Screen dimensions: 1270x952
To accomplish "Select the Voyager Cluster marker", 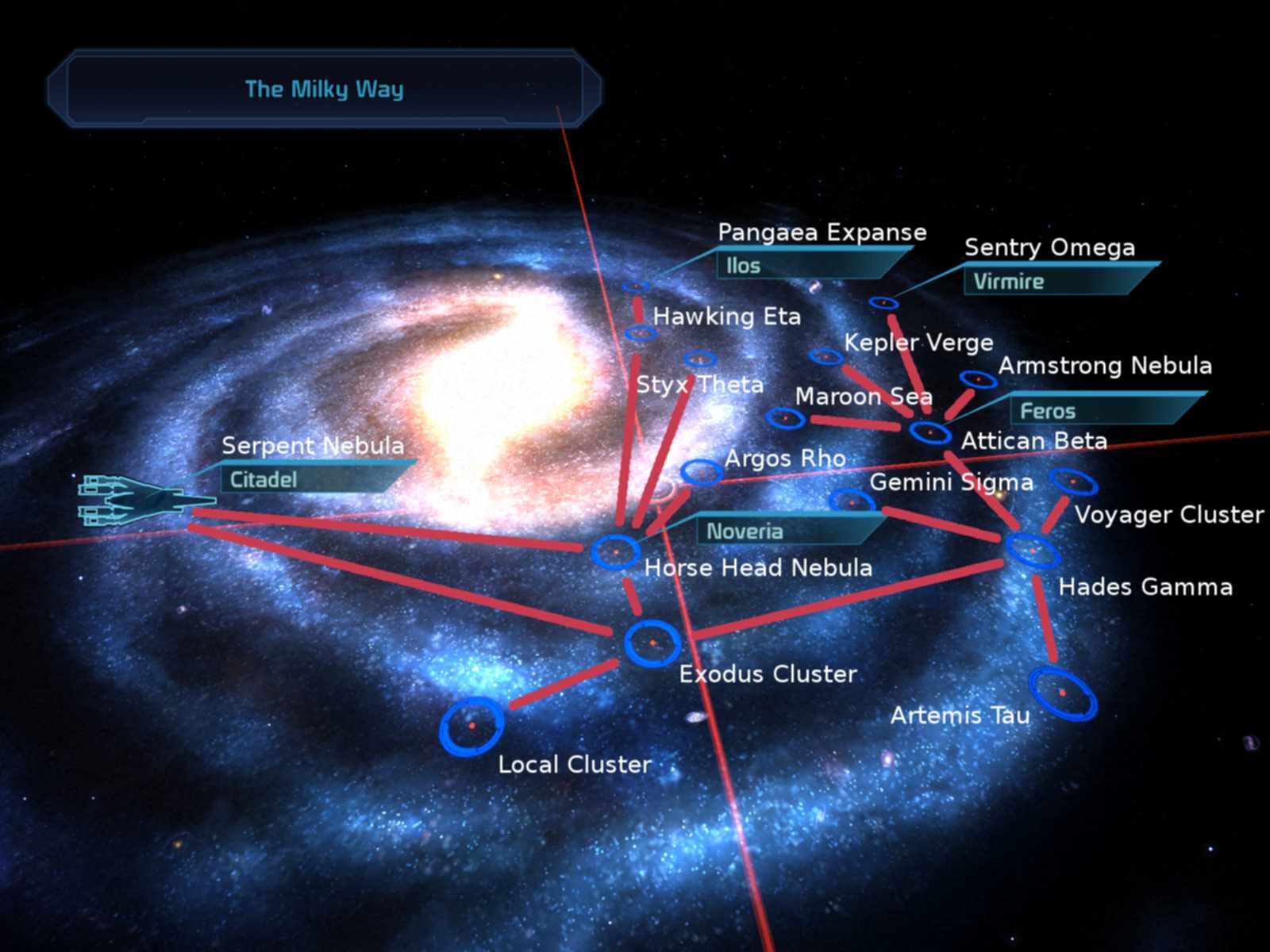I will 1073,481.
